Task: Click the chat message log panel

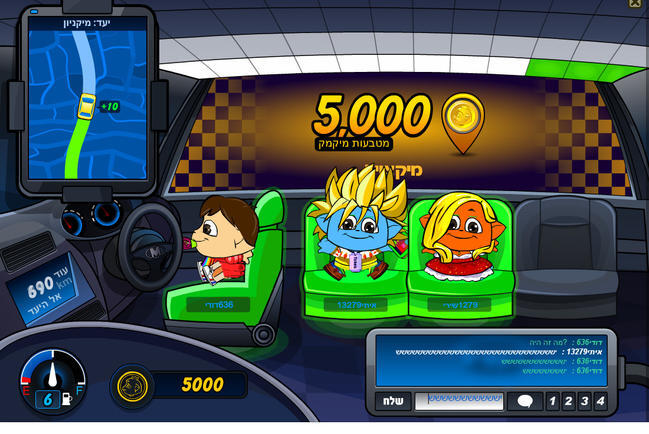Action: pyautogui.click(x=490, y=359)
